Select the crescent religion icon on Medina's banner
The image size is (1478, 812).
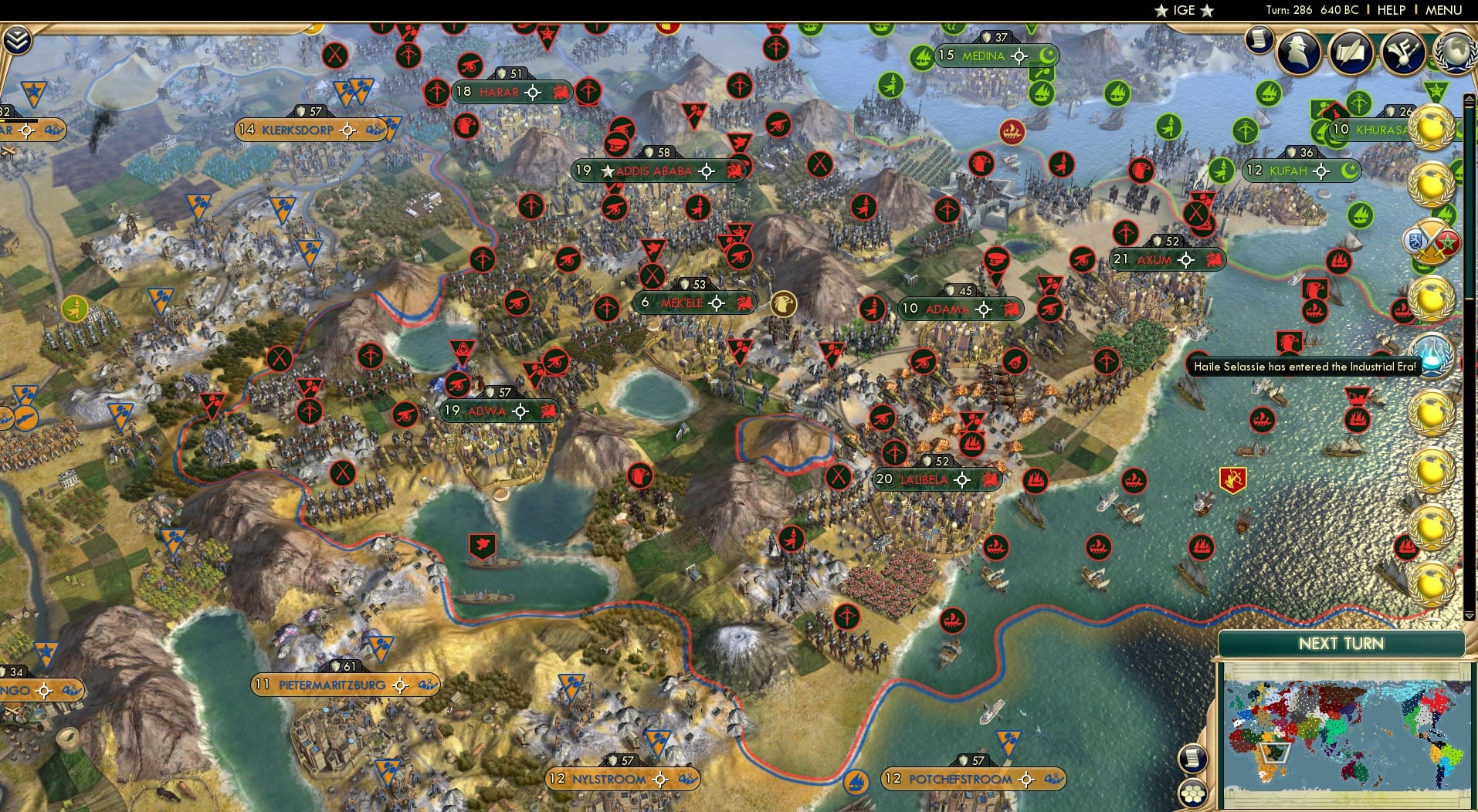1048,56
